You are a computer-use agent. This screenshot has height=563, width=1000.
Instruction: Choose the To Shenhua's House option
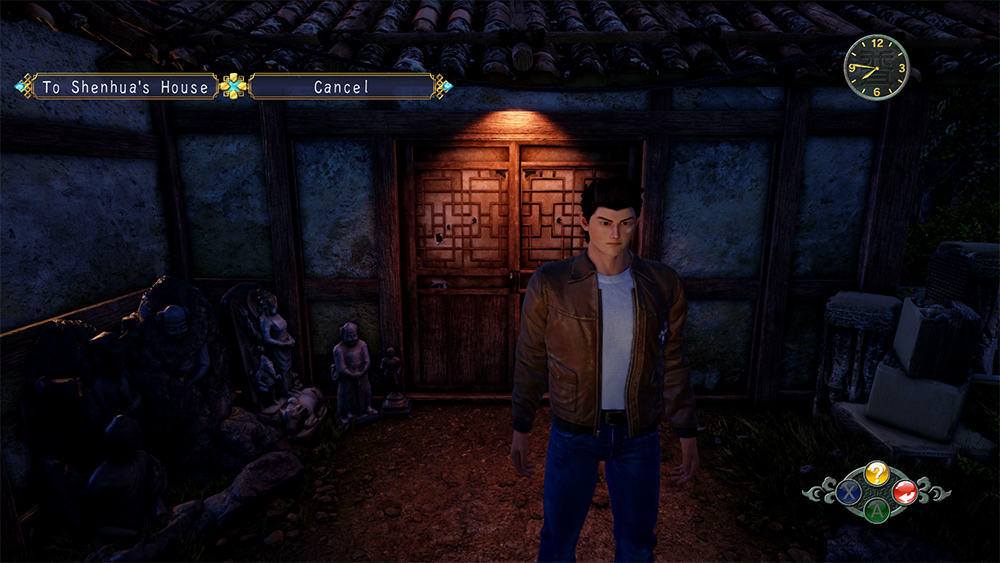point(125,87)
